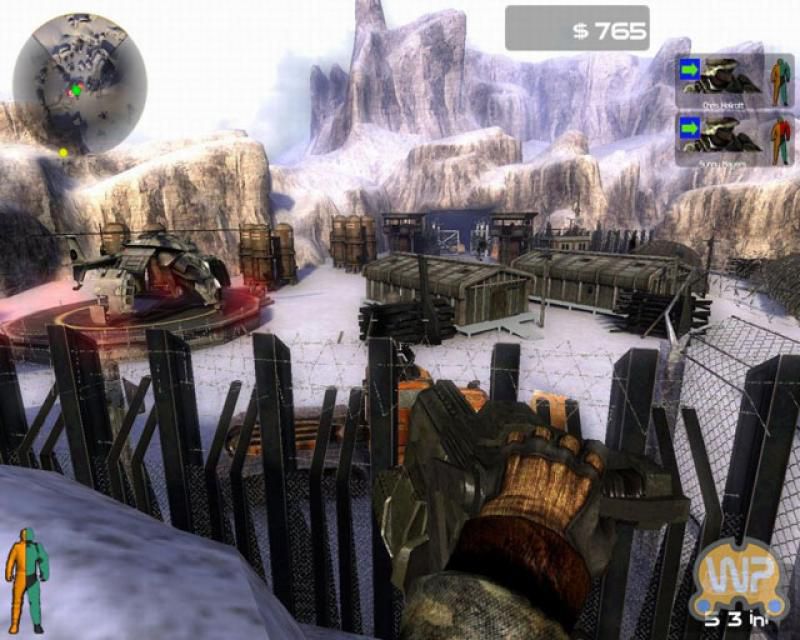Select the top squad member panel
The width and height of the screenshot is (800, 640).
click(x=734, y=80)
